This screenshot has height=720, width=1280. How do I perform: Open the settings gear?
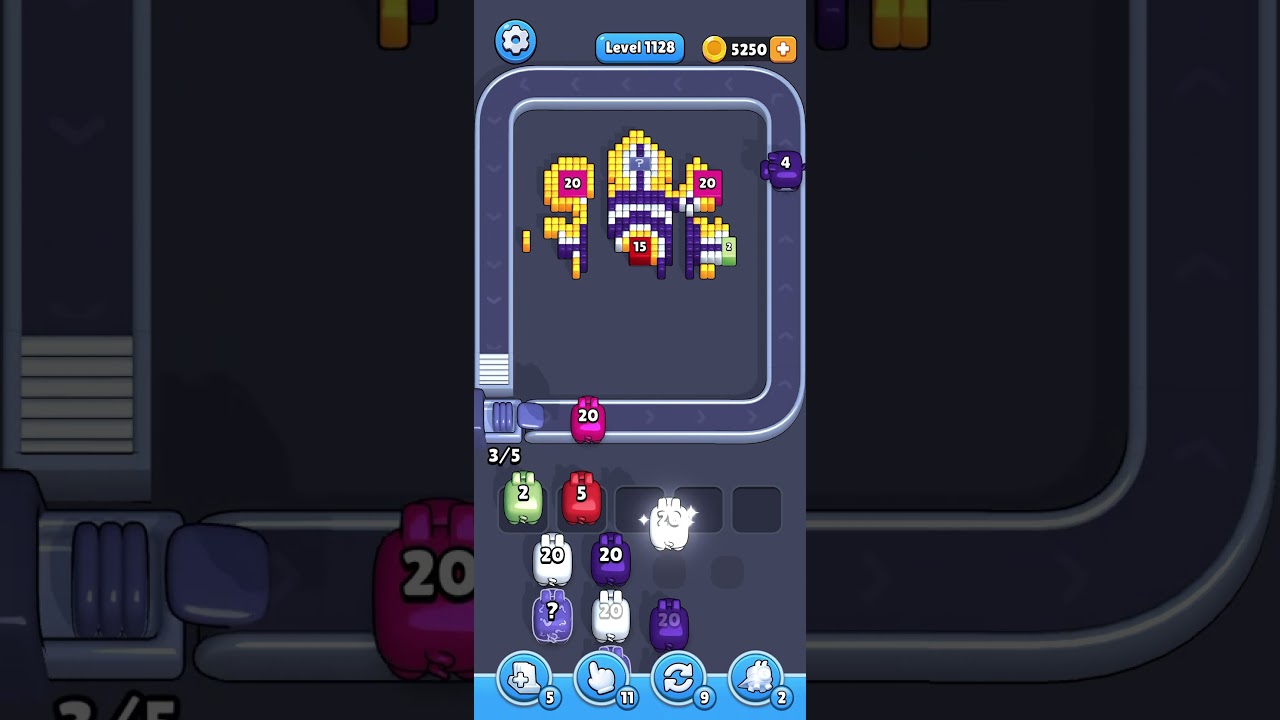coord(516,41)
